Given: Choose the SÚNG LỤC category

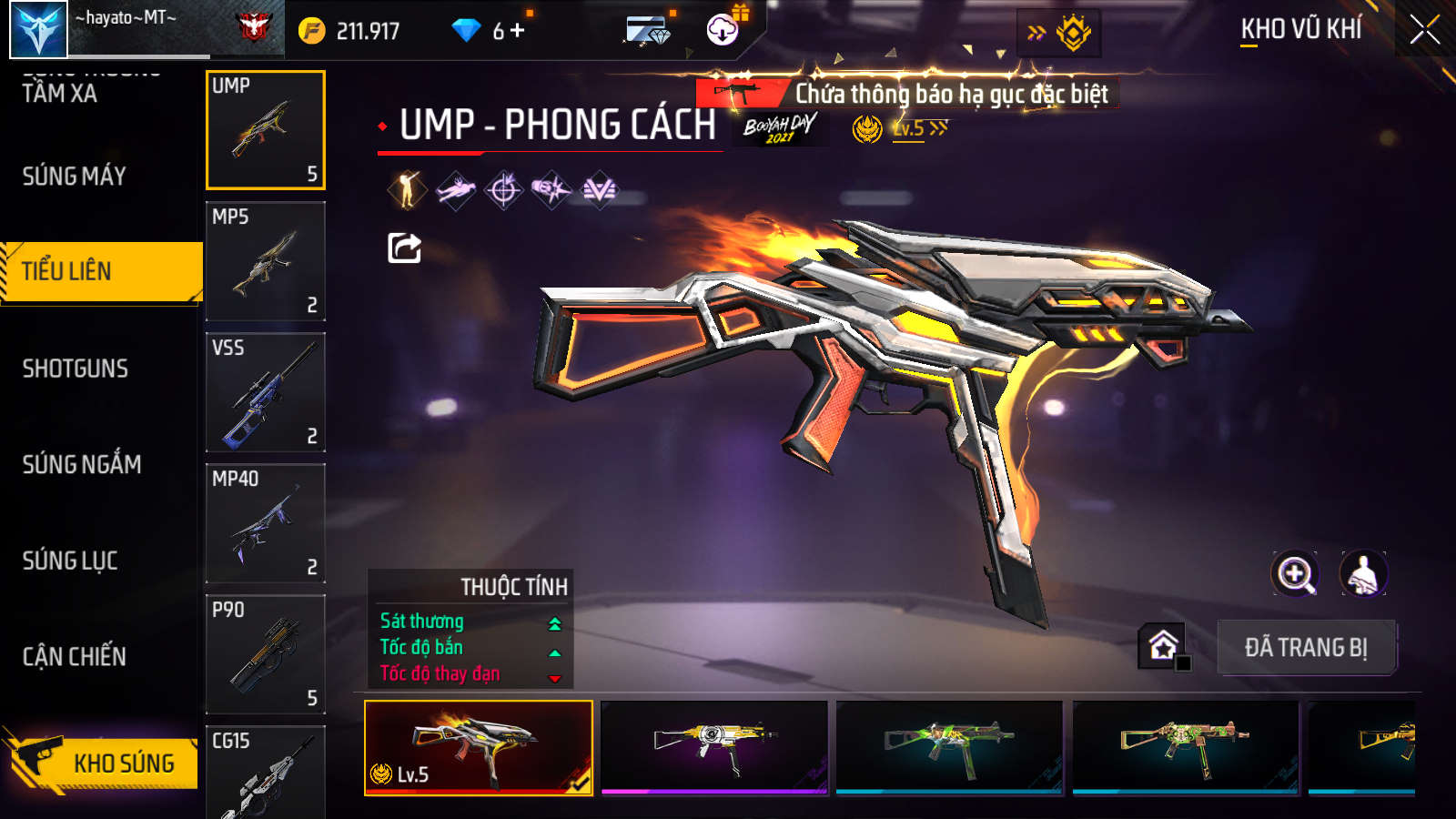Looking at the screenshot, I should coord(70,561).
